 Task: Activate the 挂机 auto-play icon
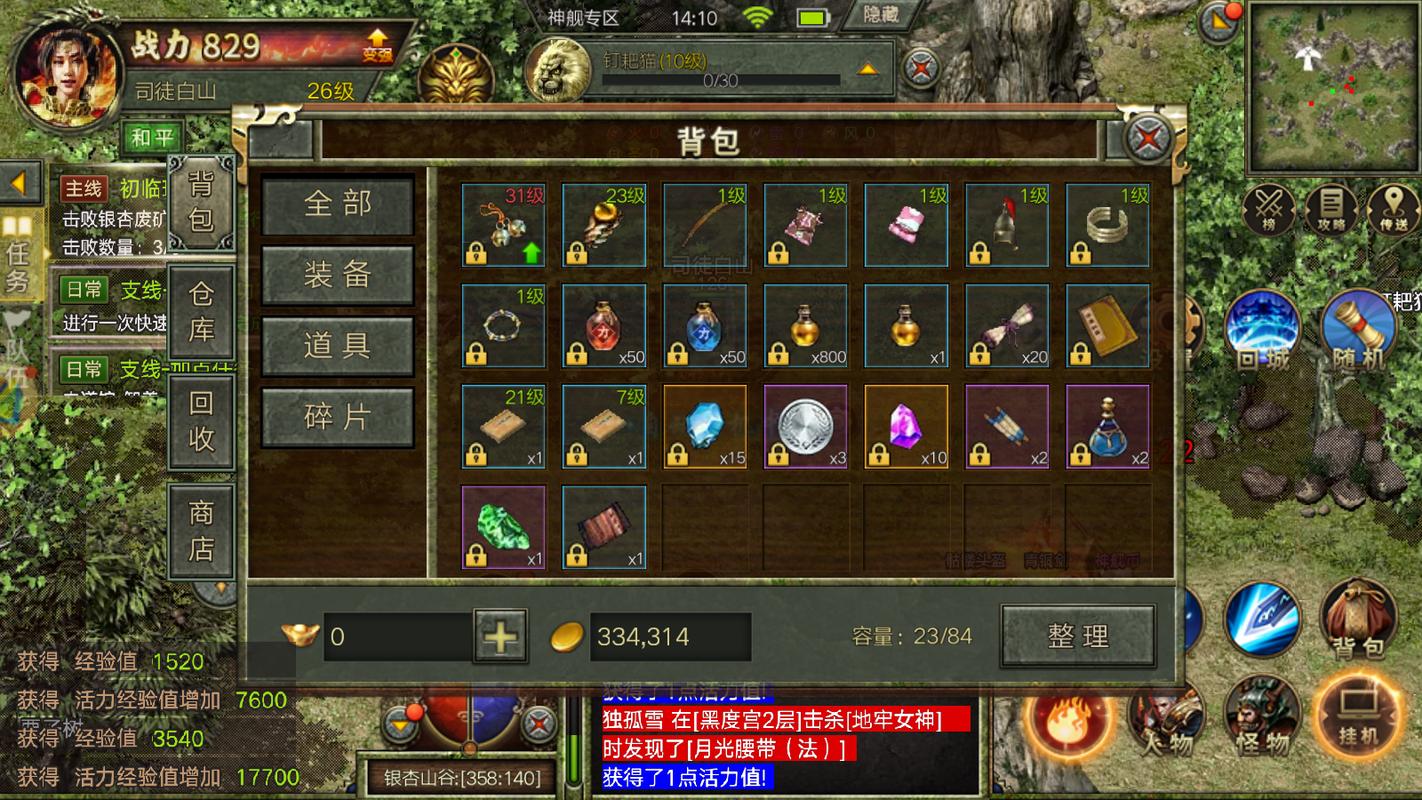pos(1360,718)
